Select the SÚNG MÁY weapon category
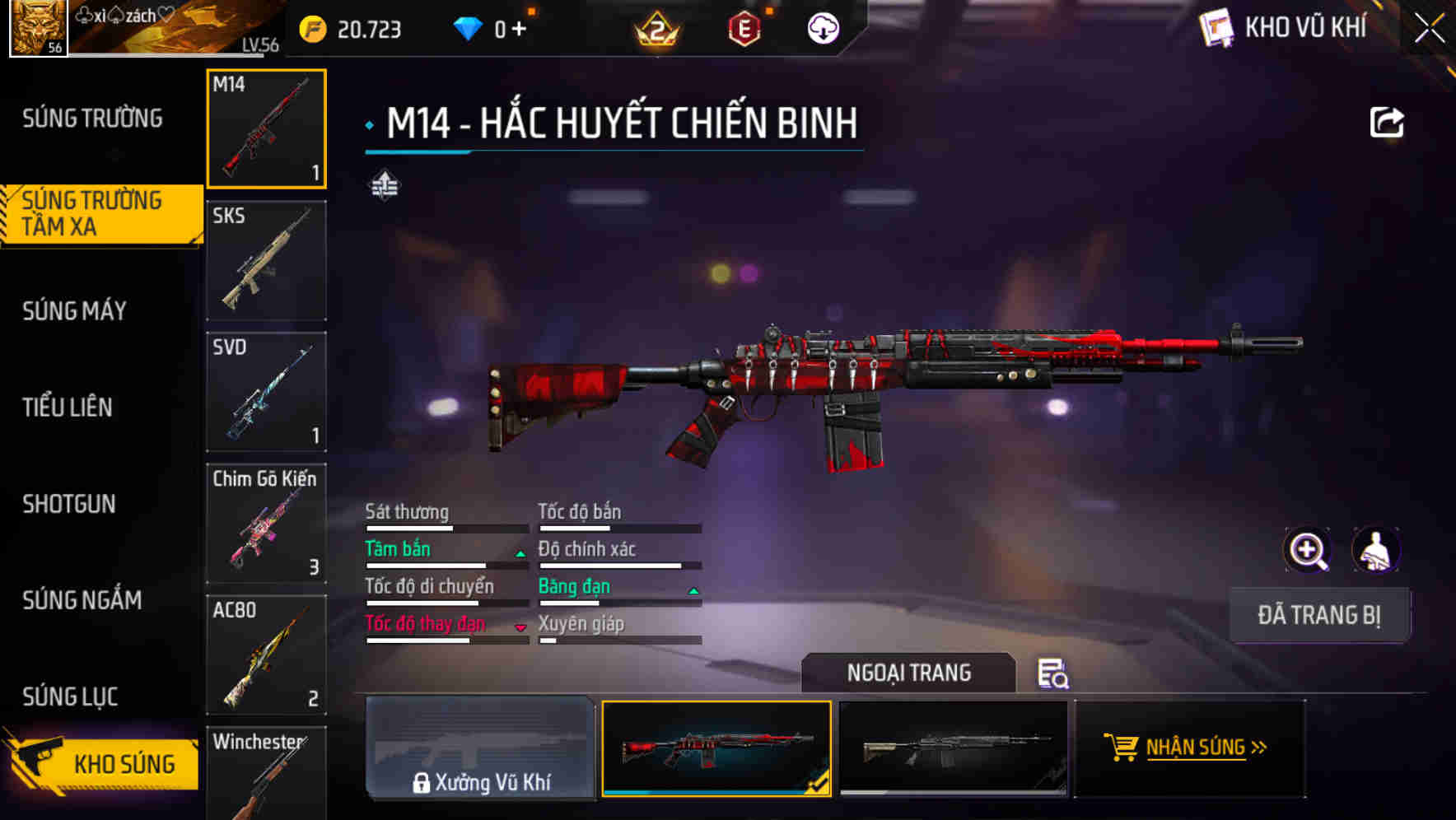1456x820 pixels. pos(74,310)
